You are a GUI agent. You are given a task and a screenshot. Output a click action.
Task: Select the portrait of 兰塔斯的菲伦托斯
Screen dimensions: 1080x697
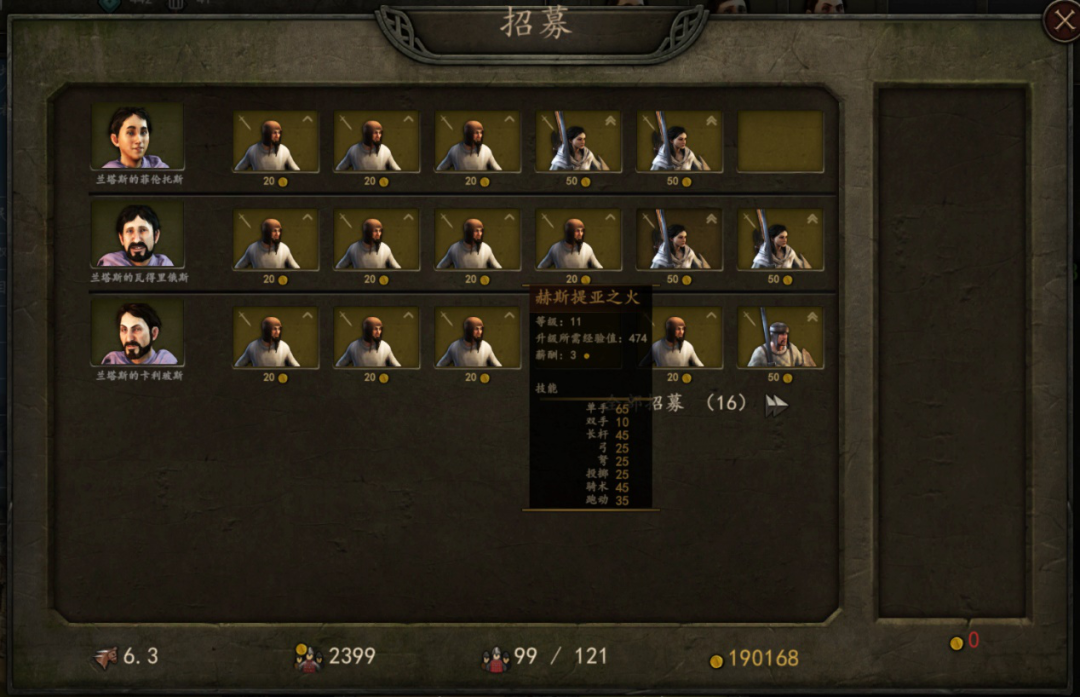138,137
